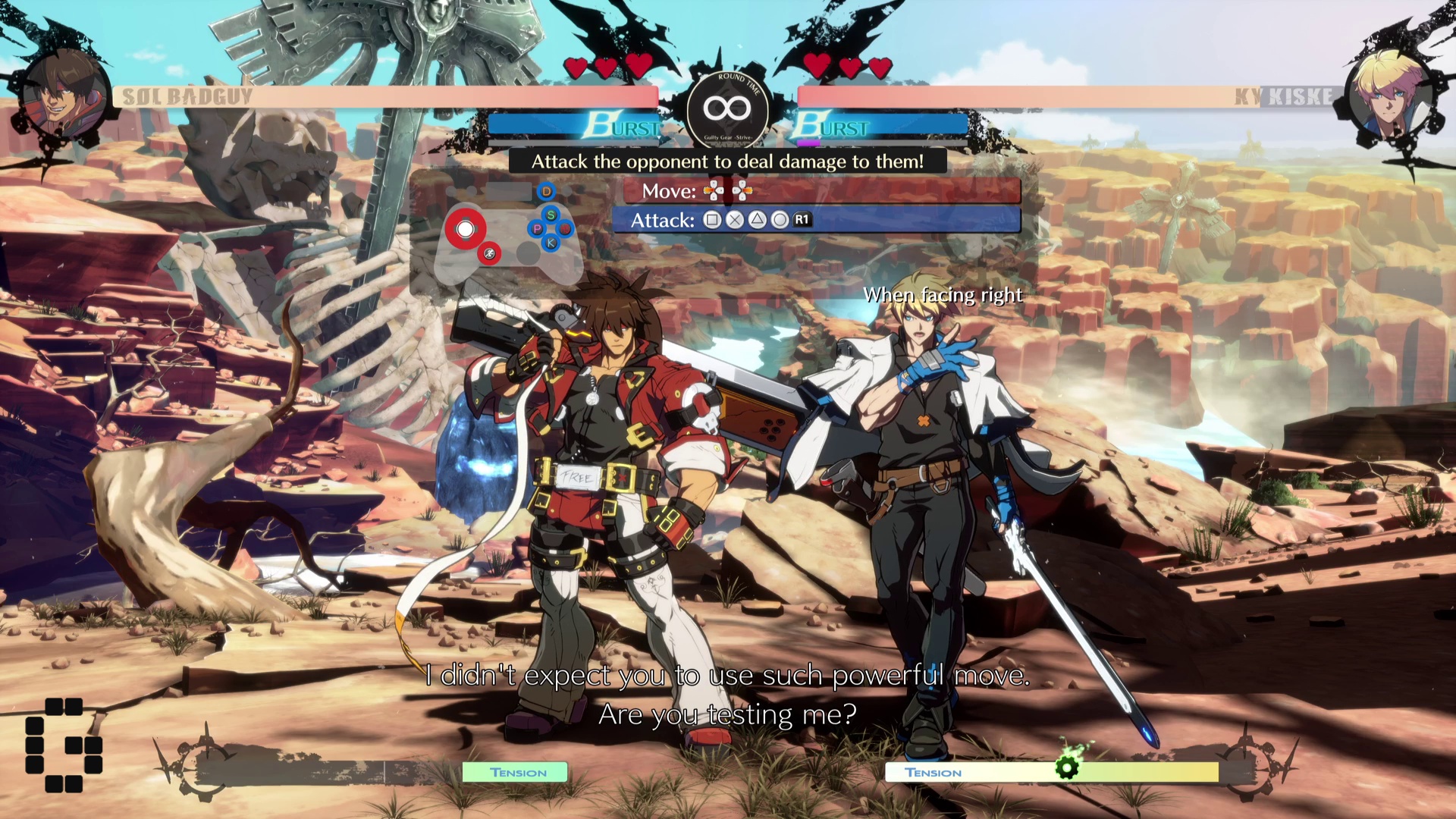Select the D button on the controller diagram
The height and width of the screenshot is (819, 1456).
546,191
